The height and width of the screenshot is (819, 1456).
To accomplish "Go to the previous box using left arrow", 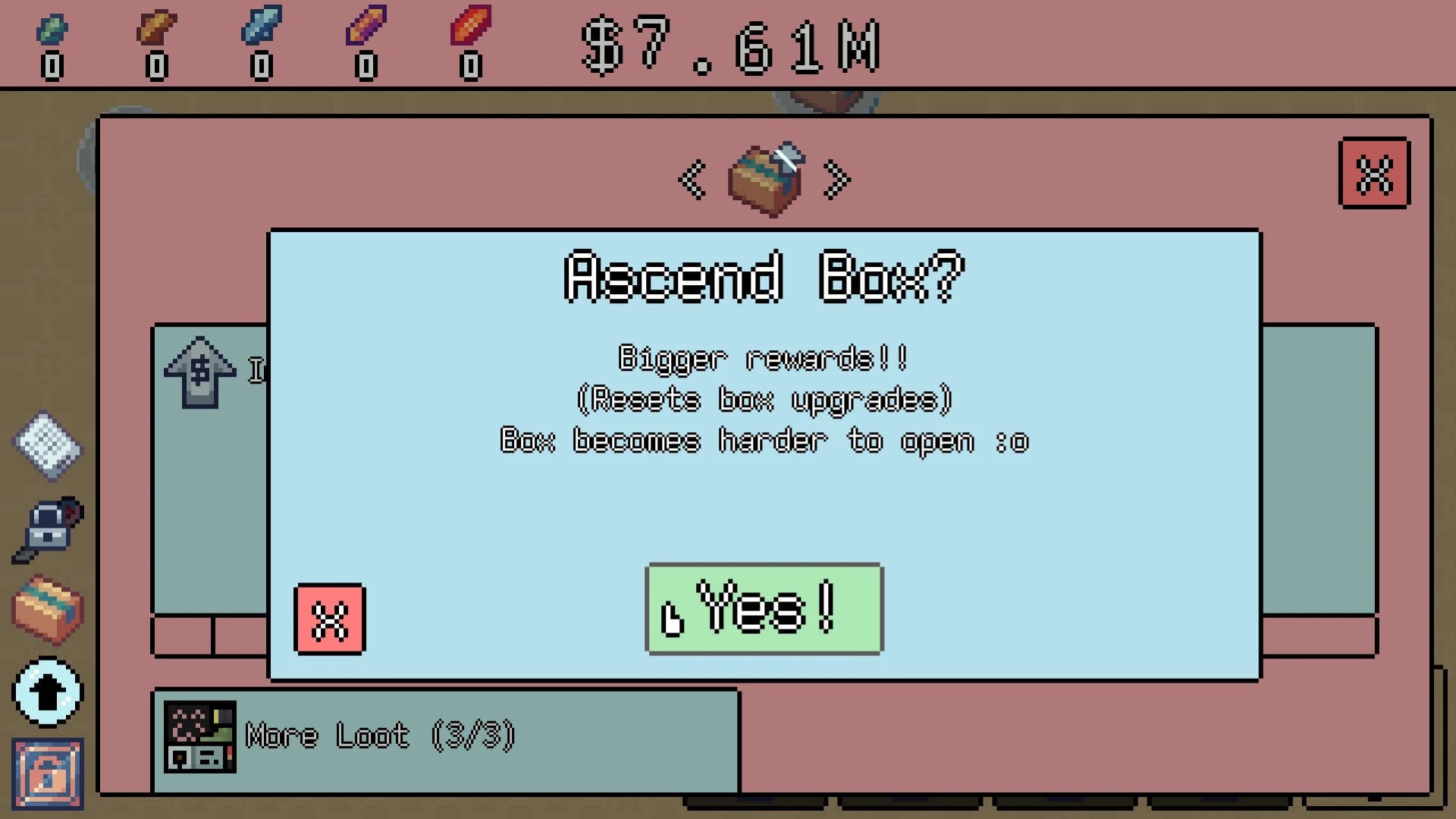I will point(691,180).
